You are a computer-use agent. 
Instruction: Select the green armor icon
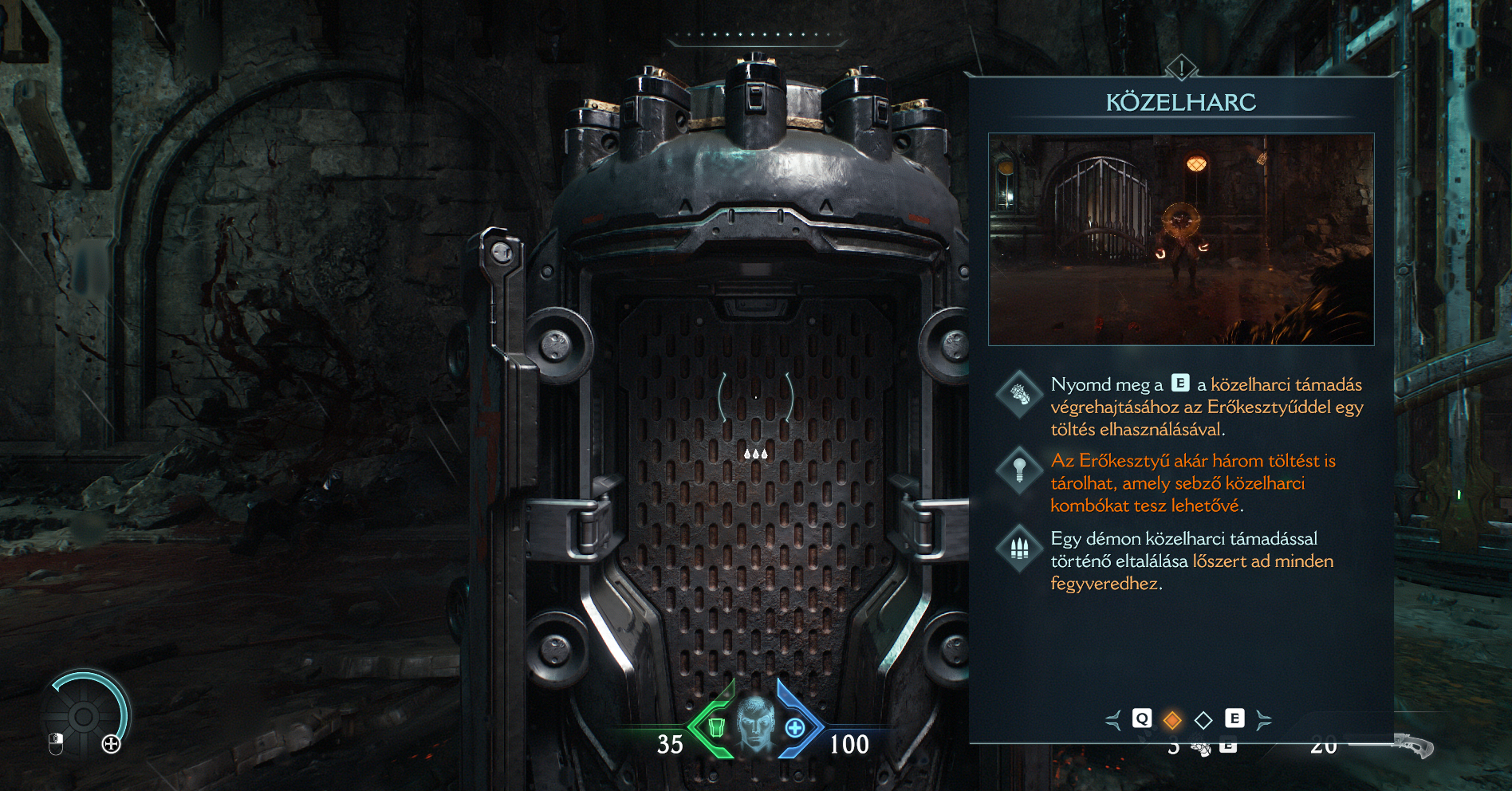[716, 727]
